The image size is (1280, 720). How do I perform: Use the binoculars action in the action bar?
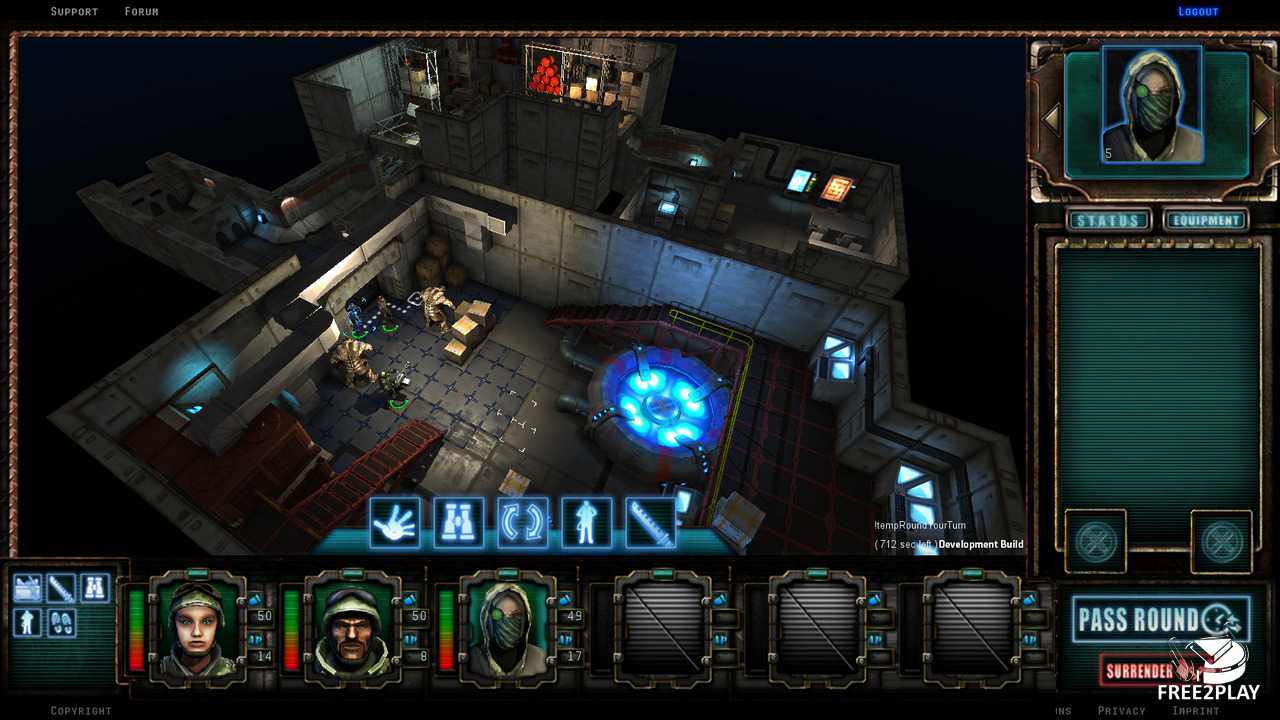pyautogui.click(x=458, y=522)
